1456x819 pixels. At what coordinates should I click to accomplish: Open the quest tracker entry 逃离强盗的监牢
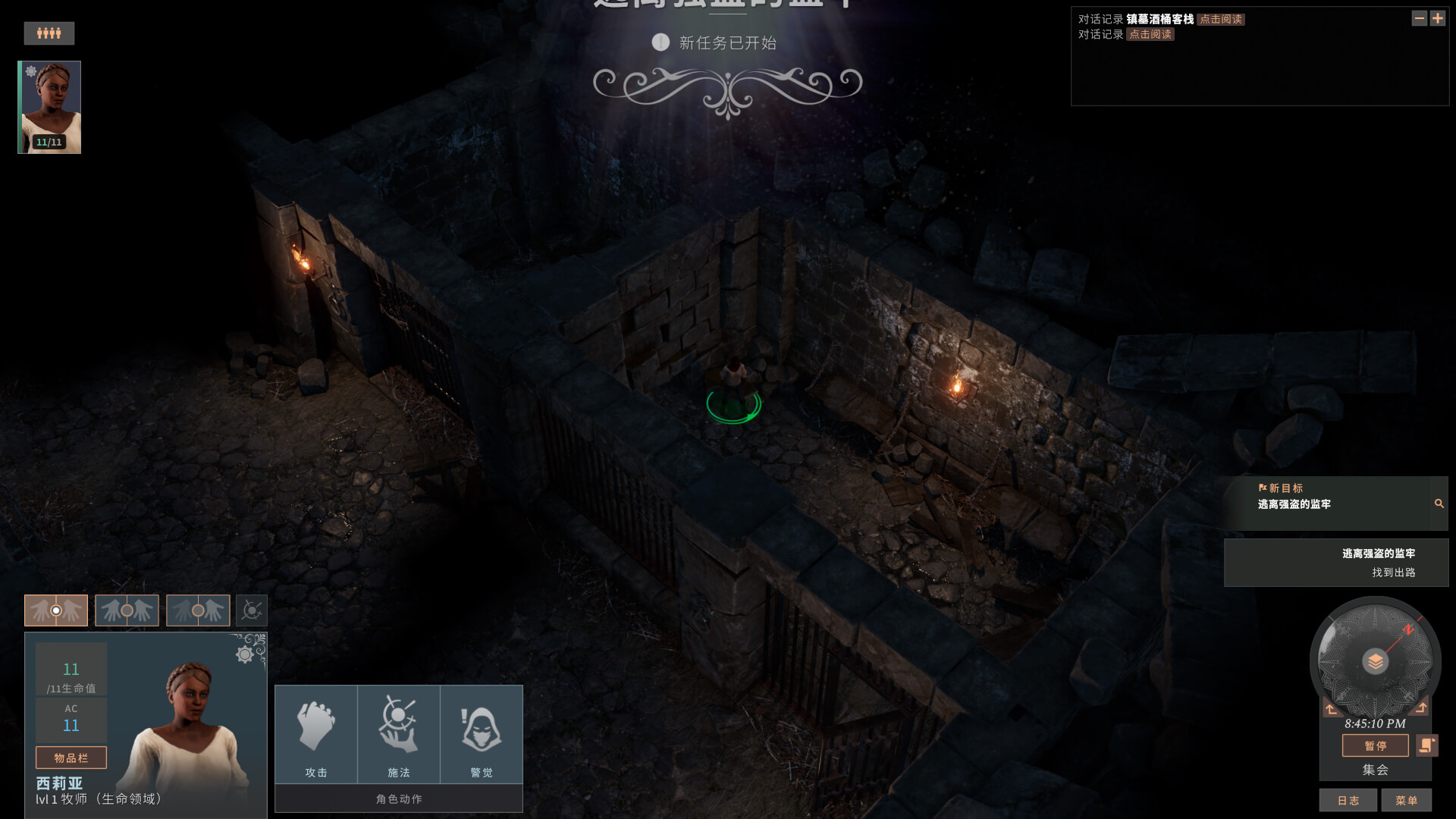click(1336, 563)
